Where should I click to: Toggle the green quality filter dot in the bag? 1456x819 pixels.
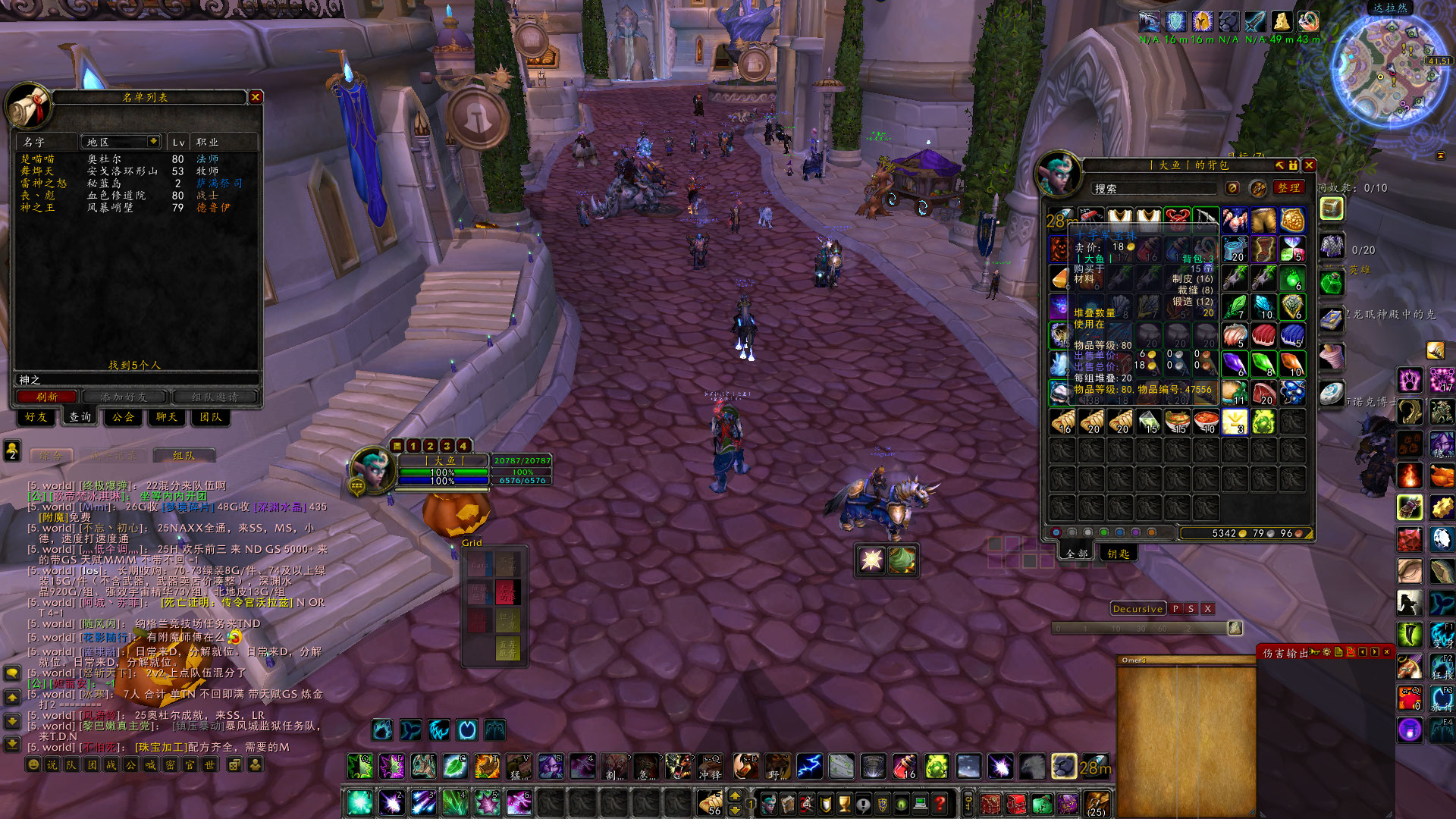[1103, 532]
